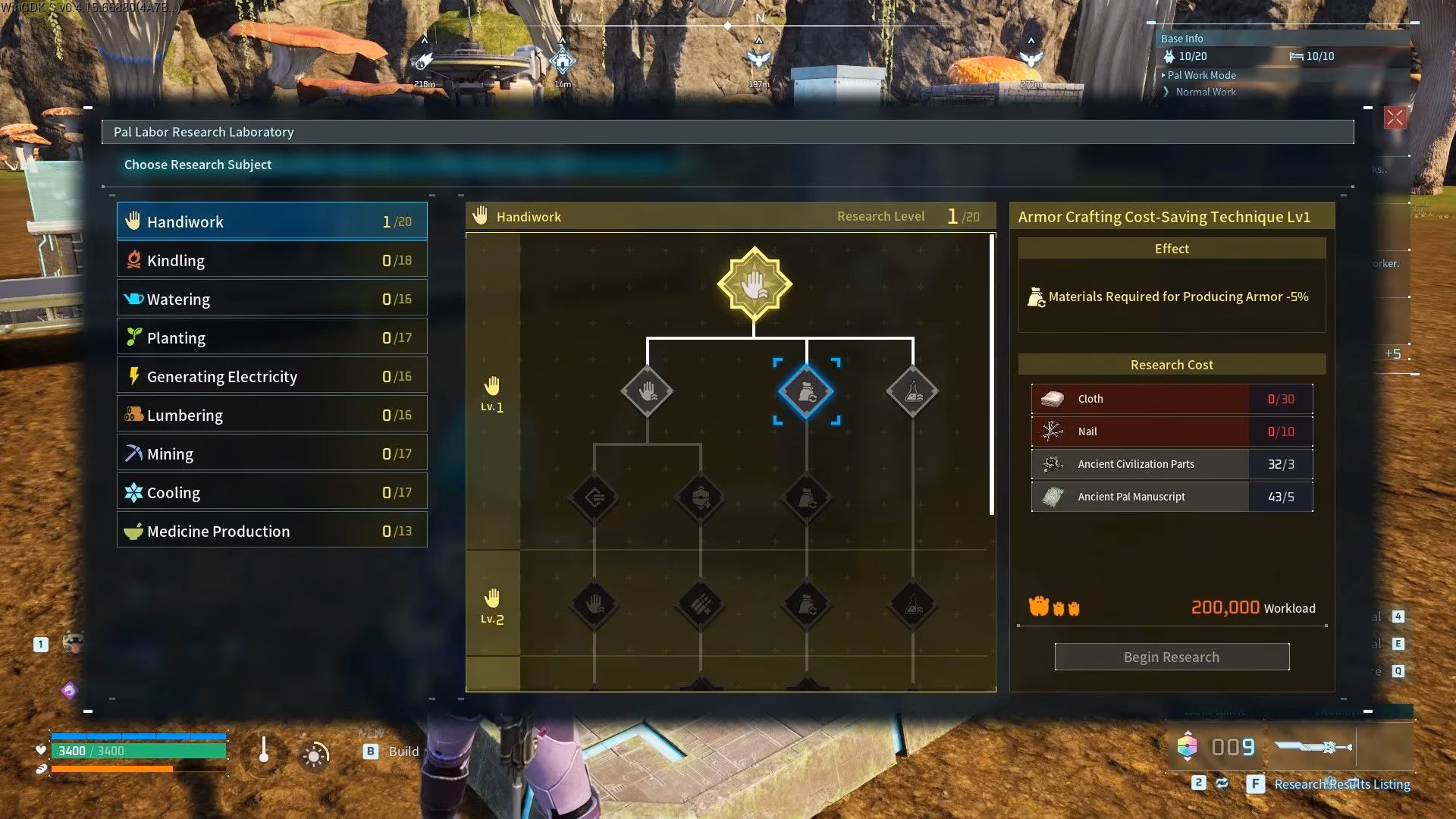Select the gold Handiwork root research node
The height and width of the screenshot is (819, 1456).
[x=755, y=285]
